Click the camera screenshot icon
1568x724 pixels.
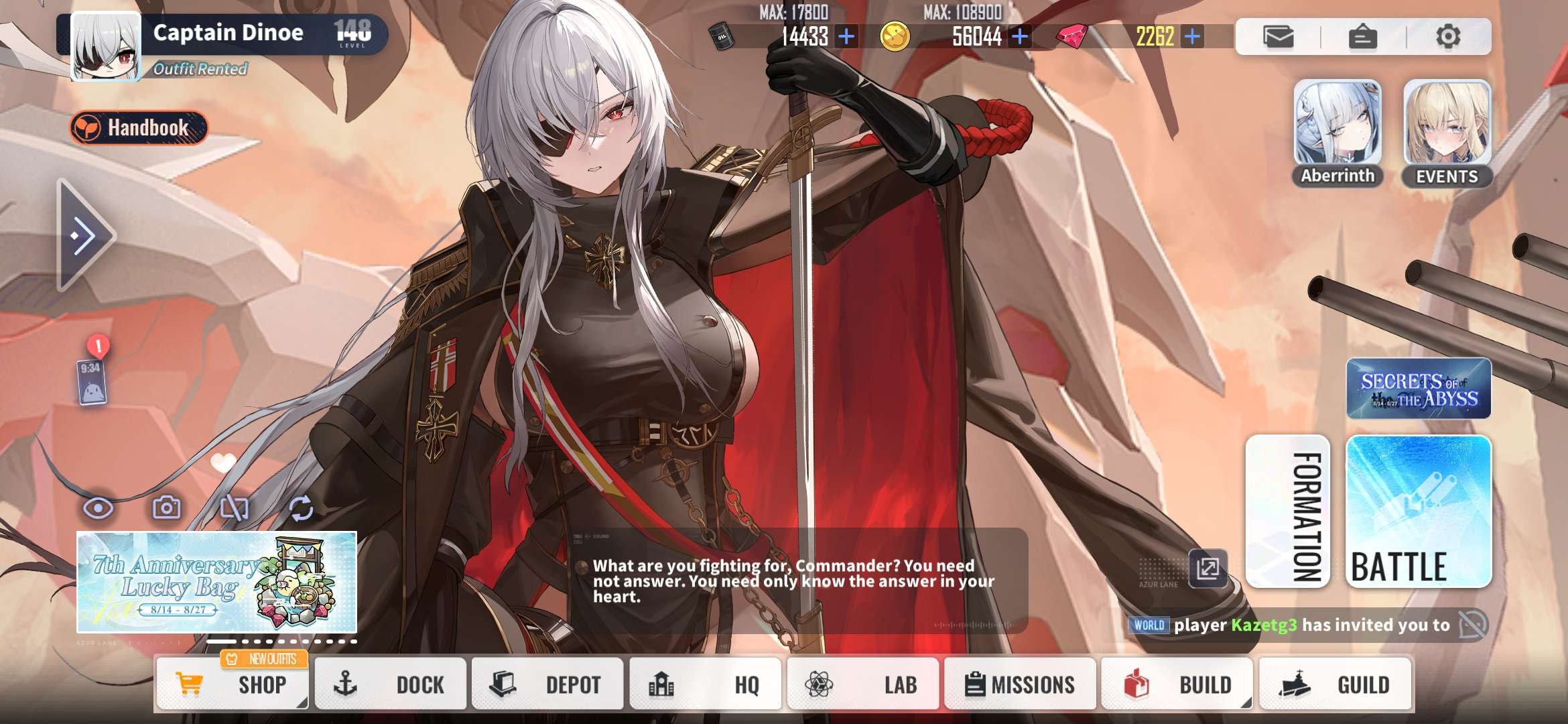pyautogui.click(x=166, y=508)
